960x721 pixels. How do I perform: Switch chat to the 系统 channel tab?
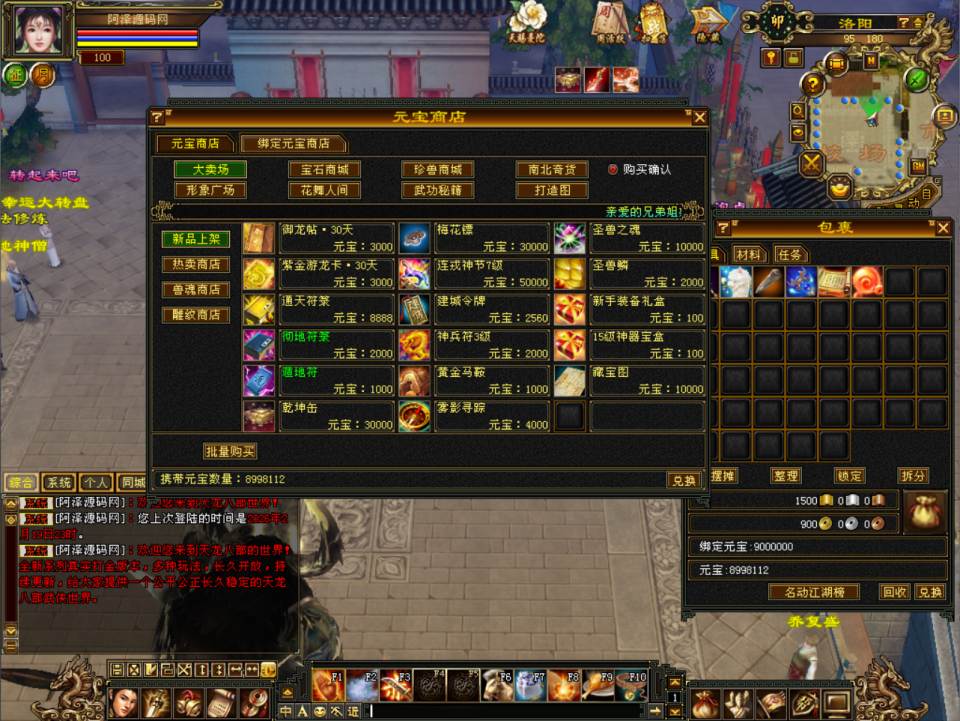point(60,482)
